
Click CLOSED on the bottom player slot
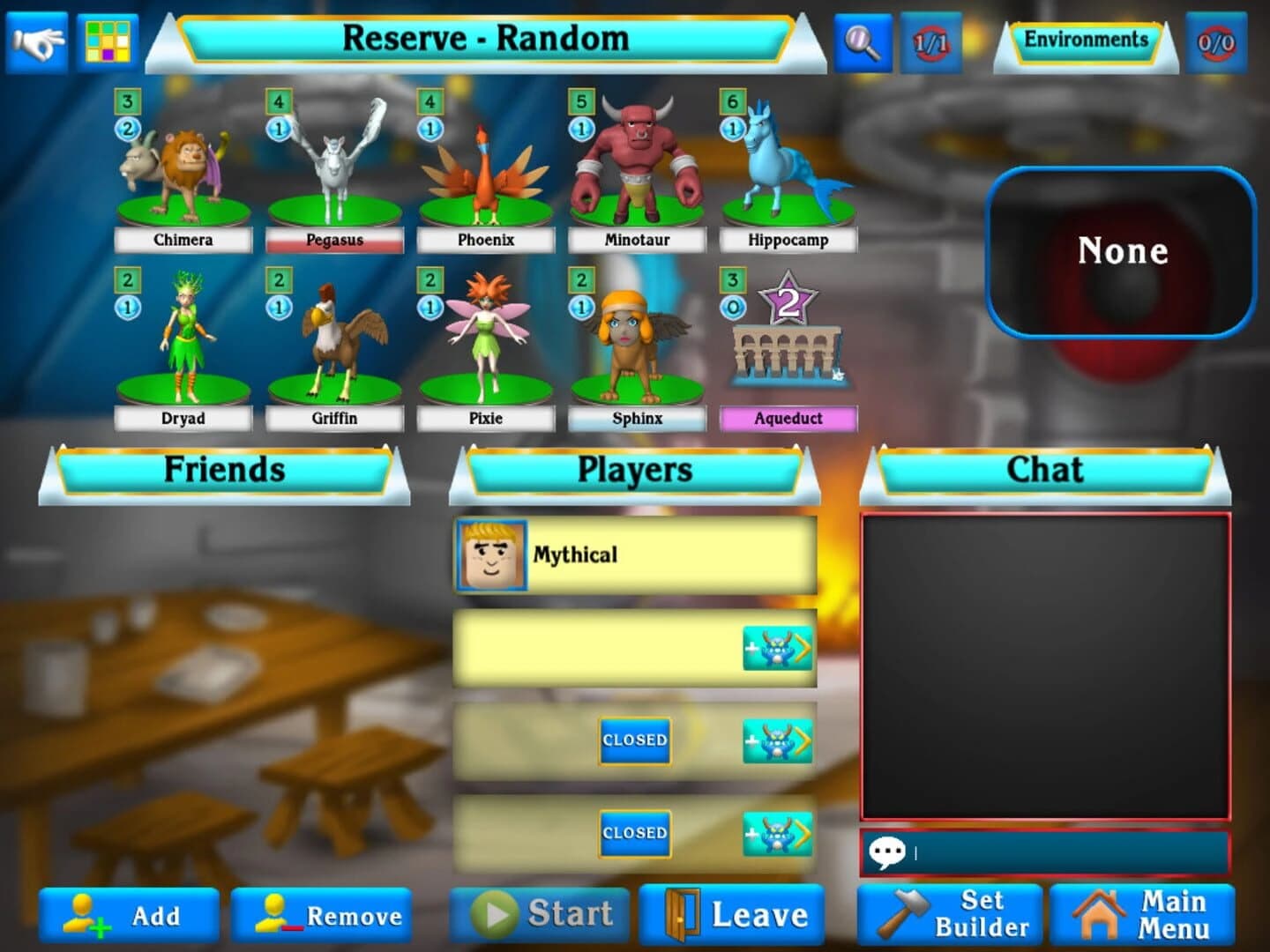pyautogui.click(x=633, y=831)
